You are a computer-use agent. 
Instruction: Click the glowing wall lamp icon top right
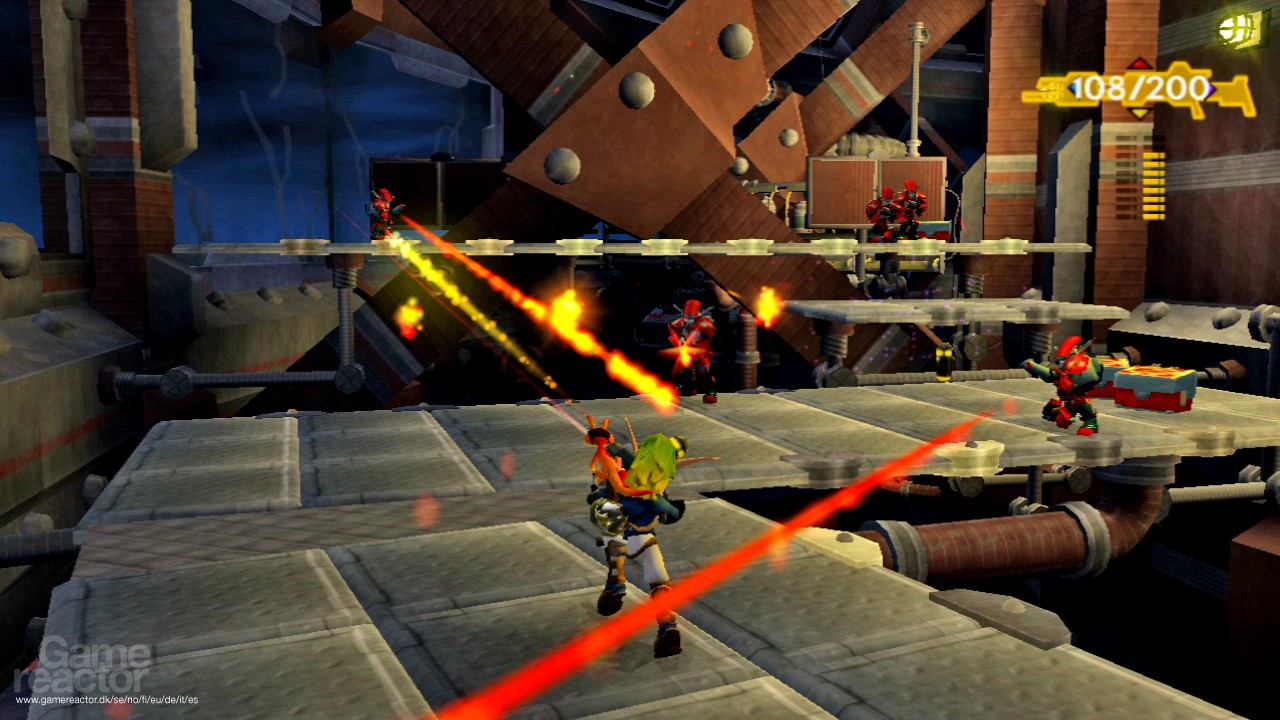click(x=1235, y=31)
